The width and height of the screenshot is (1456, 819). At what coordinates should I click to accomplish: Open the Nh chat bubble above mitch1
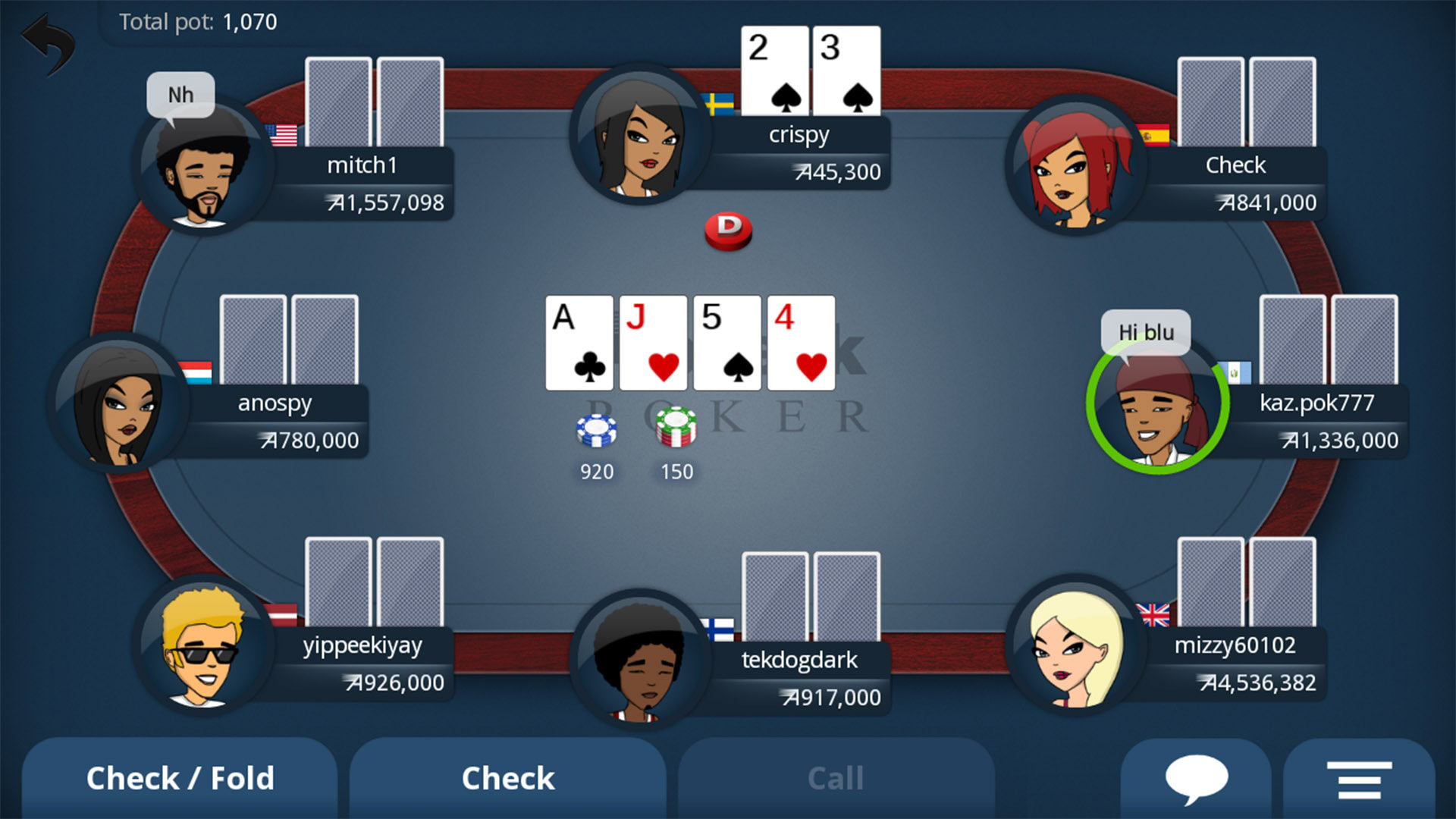coord(180,94)
